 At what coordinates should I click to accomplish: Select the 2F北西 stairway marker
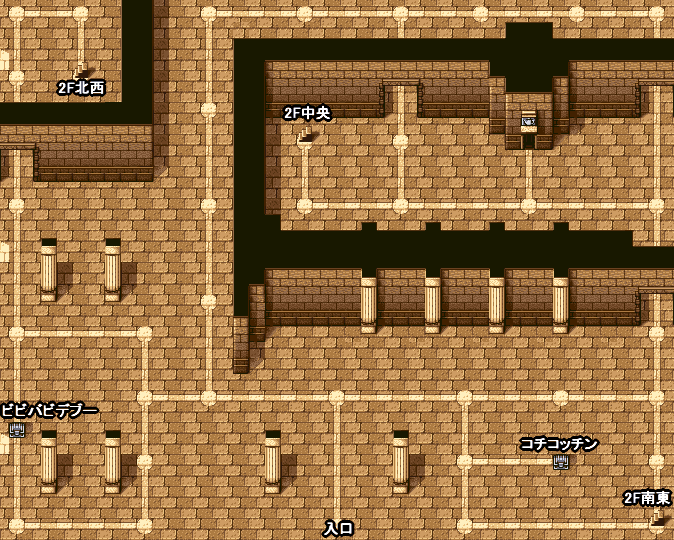click(x=81, y=72)
